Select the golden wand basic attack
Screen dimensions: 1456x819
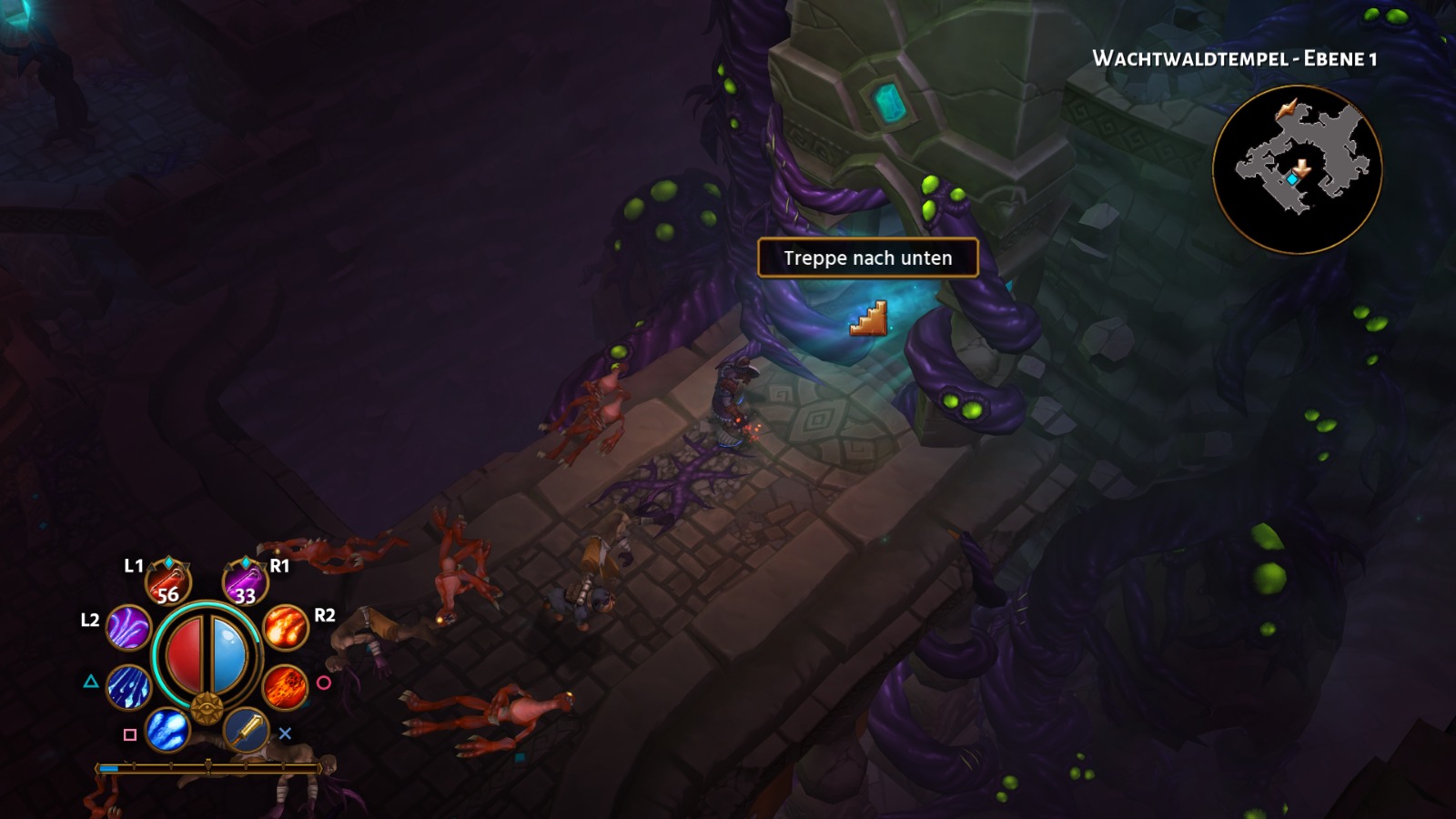pyautogui.click(x=246, y=730)
